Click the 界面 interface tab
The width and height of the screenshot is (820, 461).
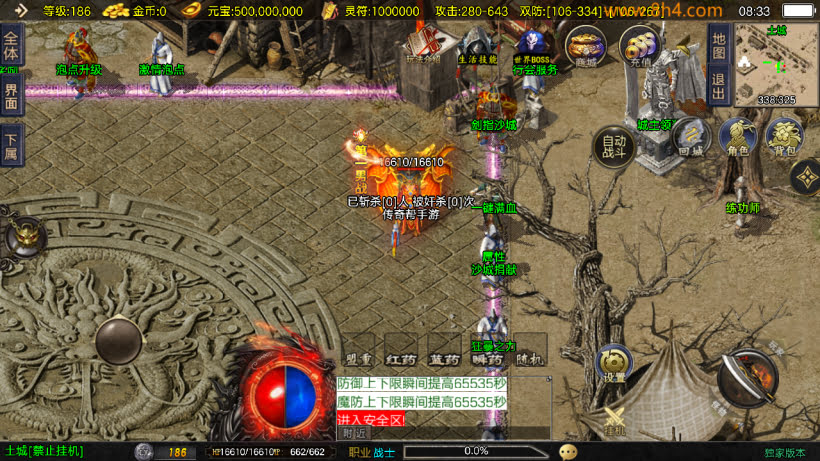click(11, 96)
